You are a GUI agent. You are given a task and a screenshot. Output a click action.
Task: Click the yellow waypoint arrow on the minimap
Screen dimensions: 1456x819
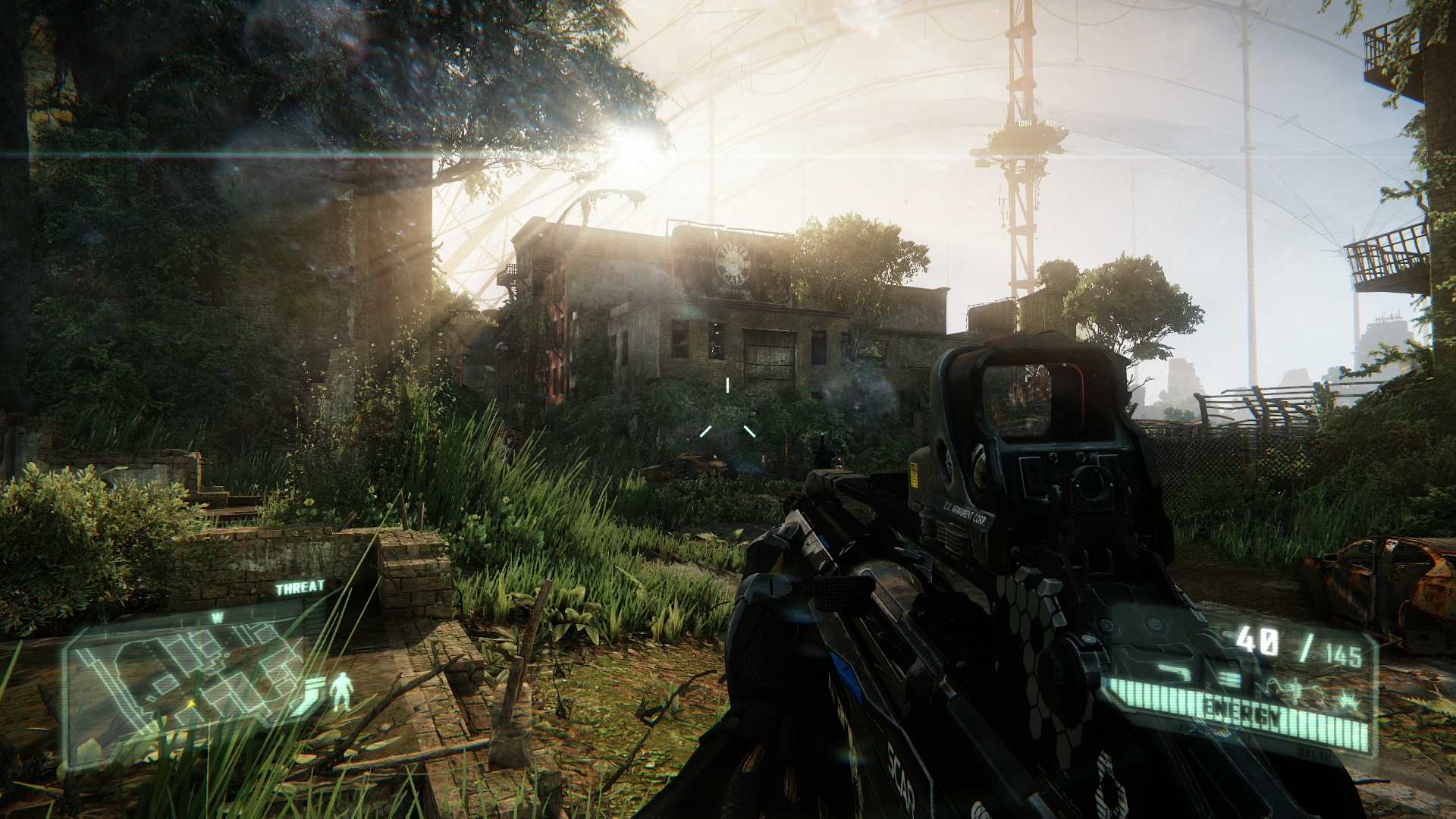tap(191, 703)
